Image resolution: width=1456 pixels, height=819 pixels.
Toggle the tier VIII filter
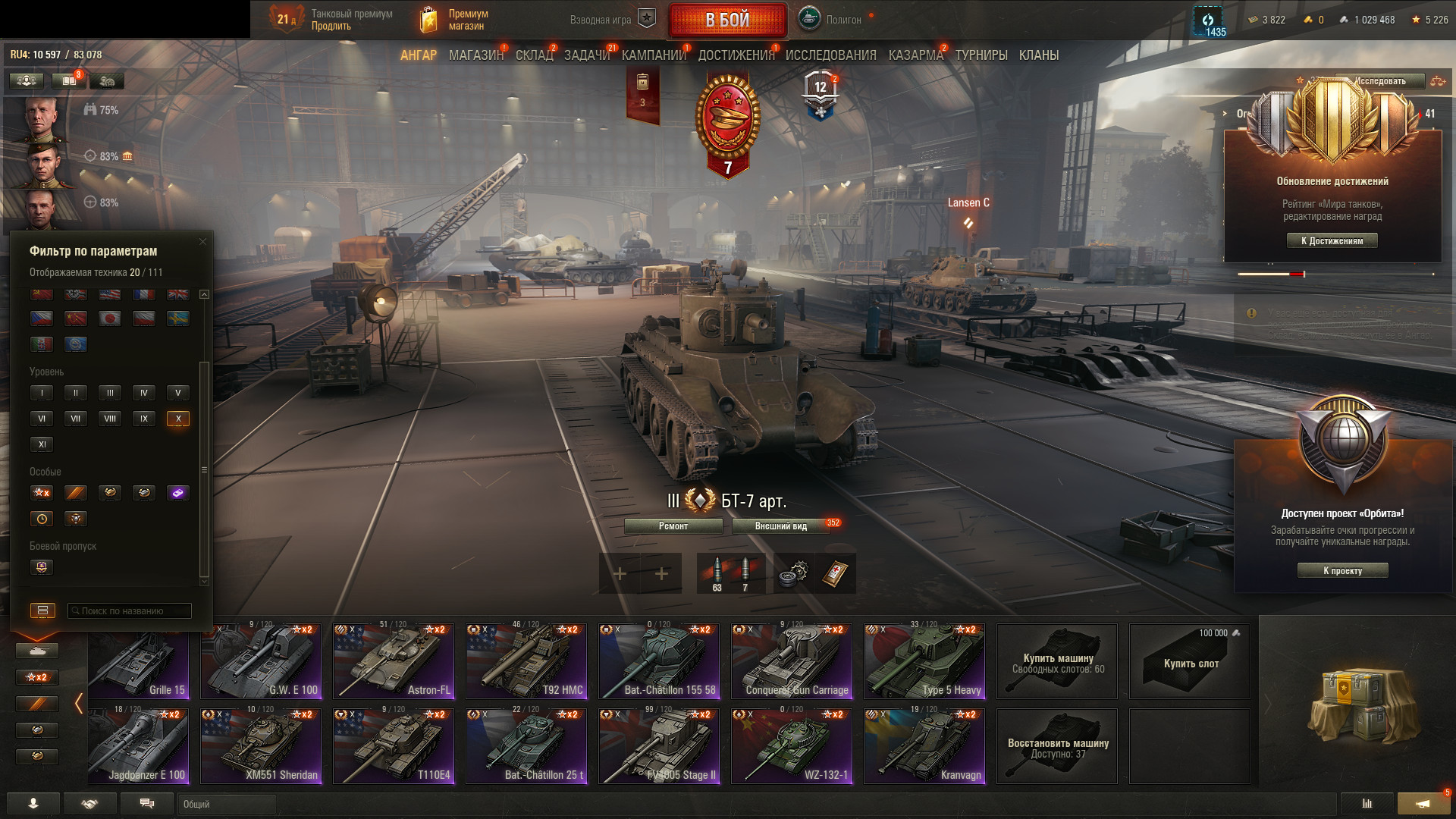[110, 419]
